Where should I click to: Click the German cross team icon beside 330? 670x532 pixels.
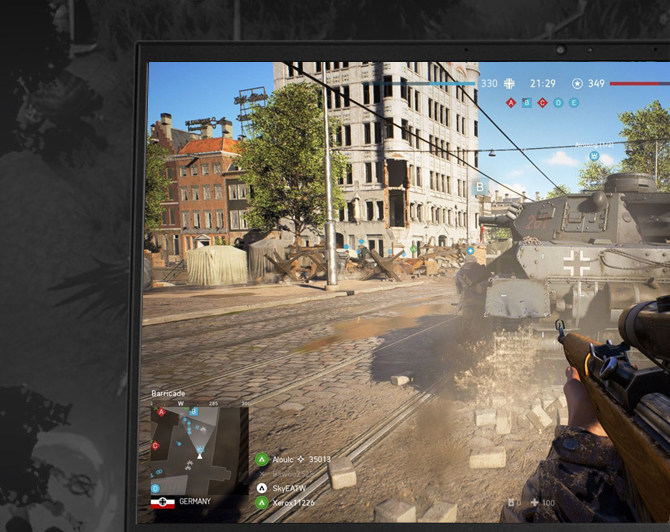click(x=510, y=84)
